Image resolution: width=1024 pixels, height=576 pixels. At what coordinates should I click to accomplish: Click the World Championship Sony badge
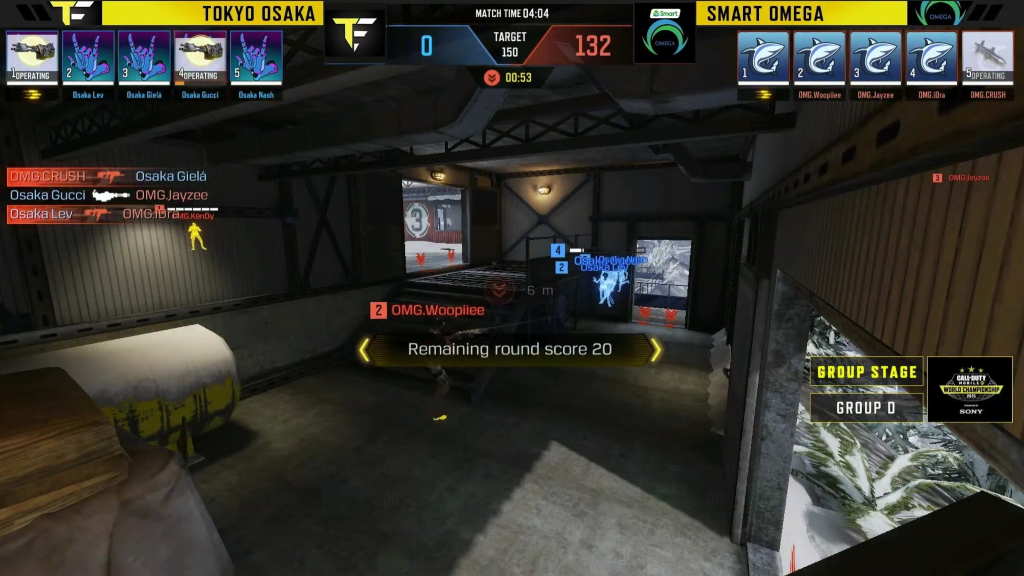pos(969,389)
